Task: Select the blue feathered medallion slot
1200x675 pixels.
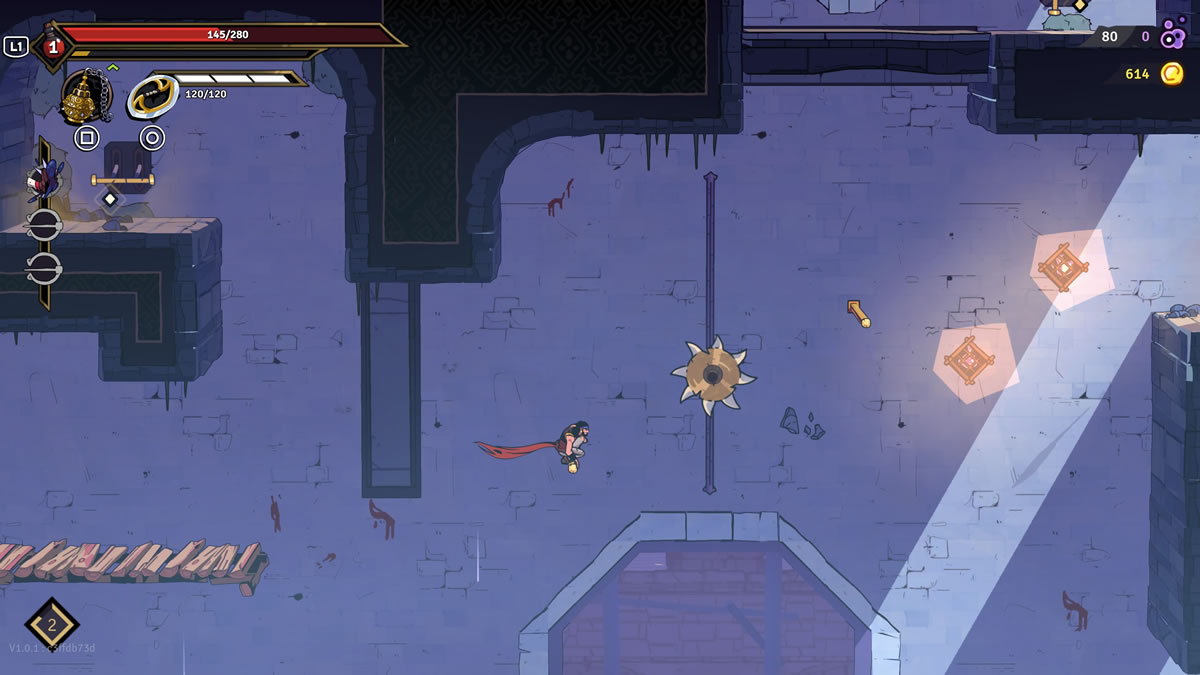Action: click(x=44, y=181)
